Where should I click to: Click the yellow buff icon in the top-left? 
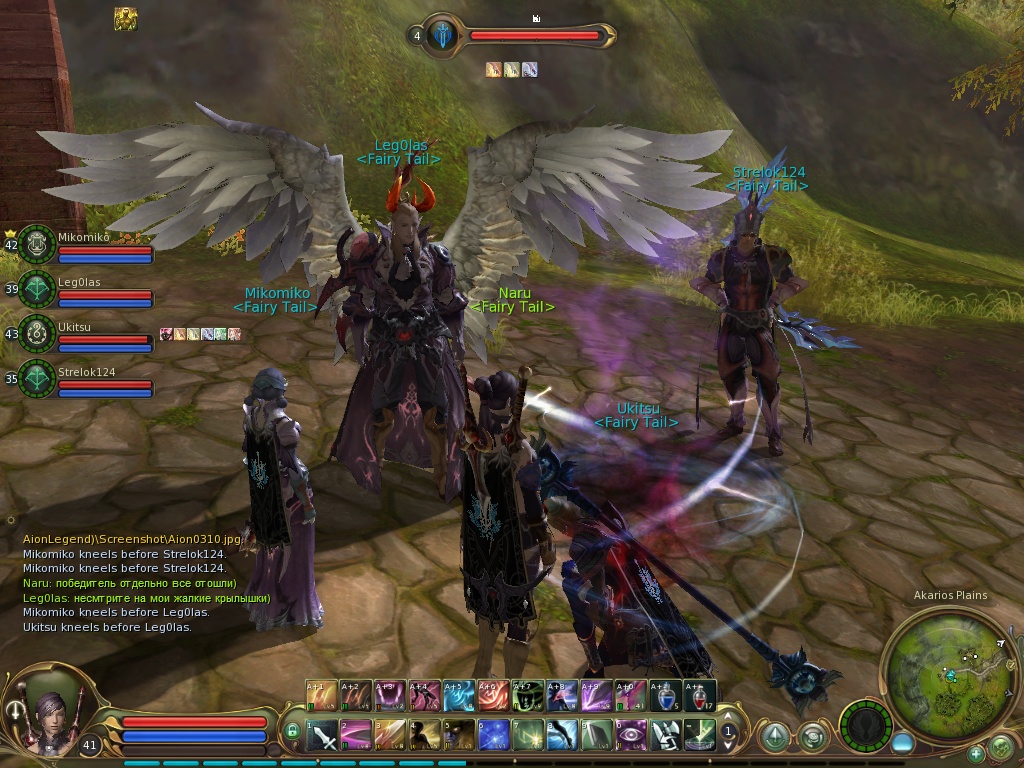[125, 18]
